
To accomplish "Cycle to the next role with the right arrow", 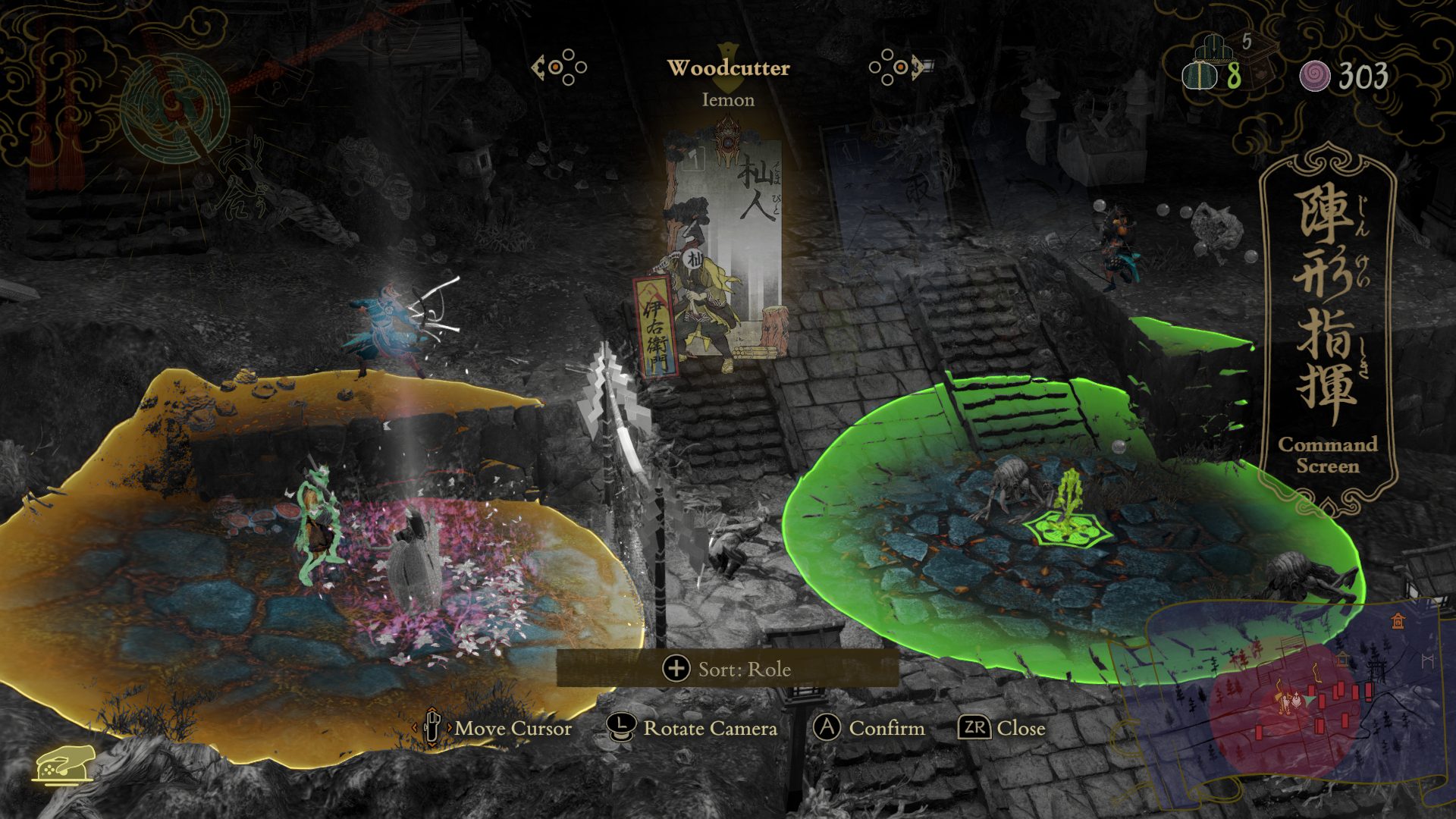I will 899,67.
